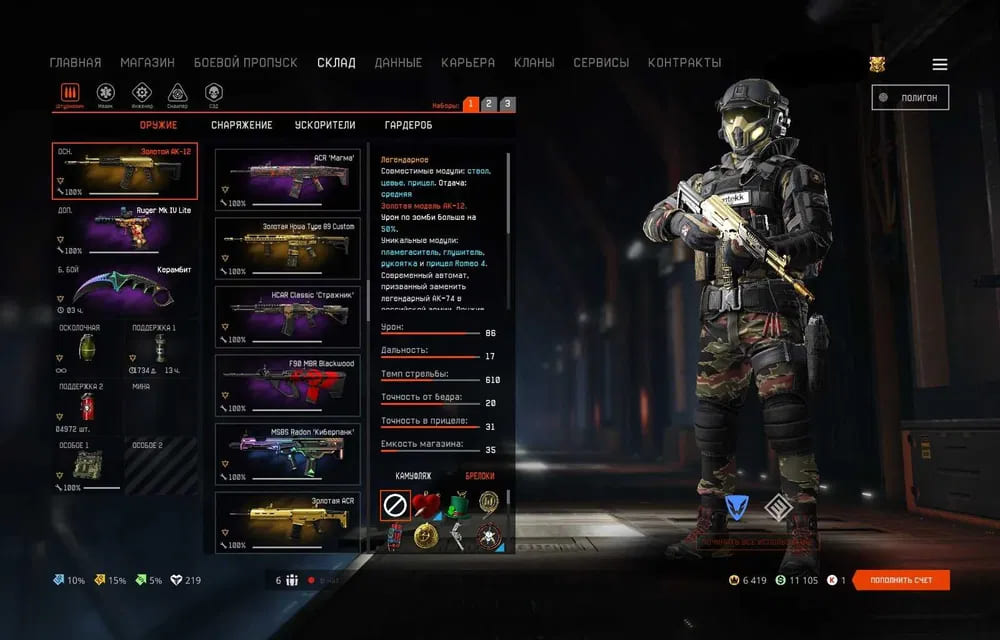Open the Магазин shop menu

pos(147,62)
